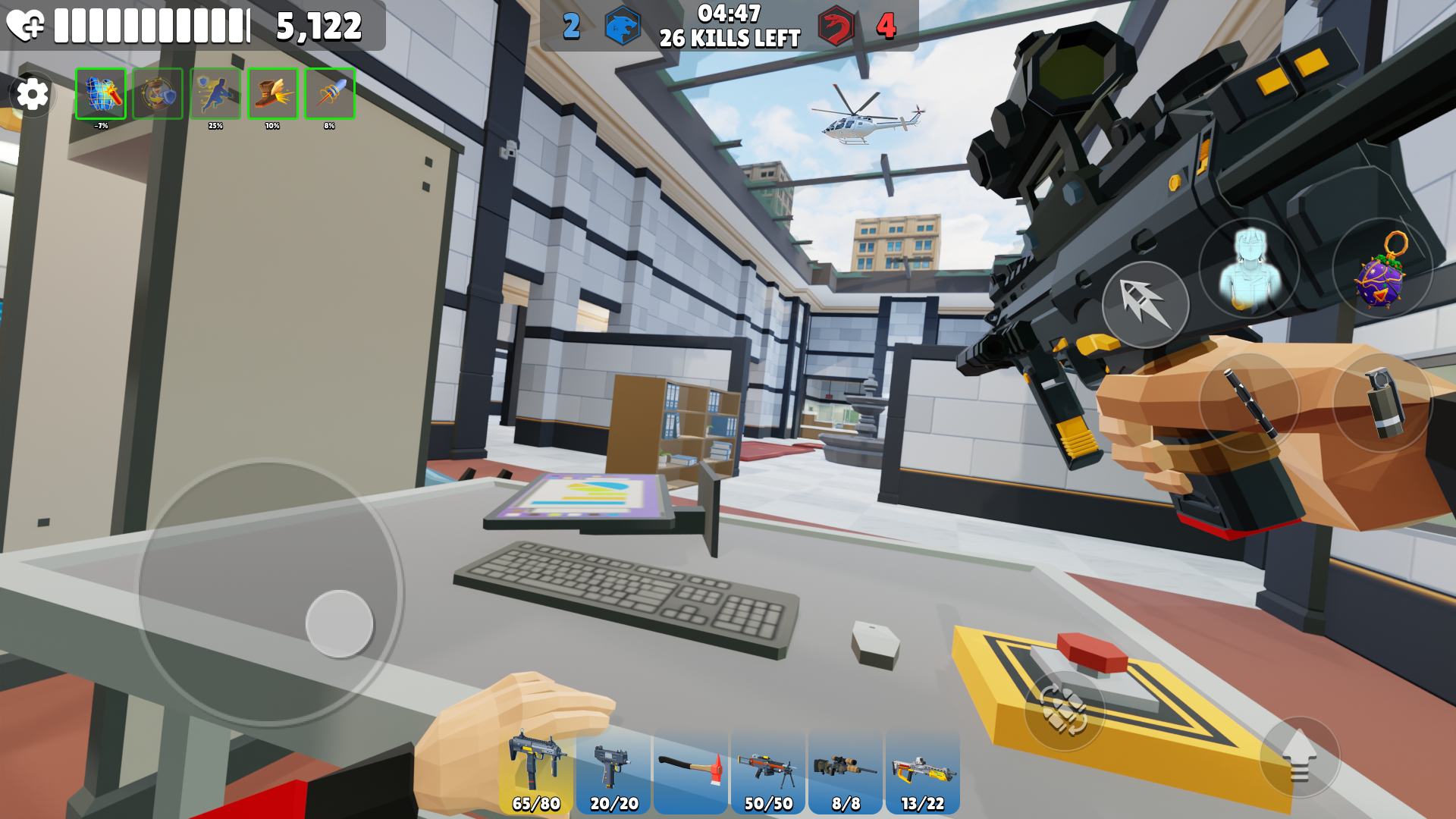Open the settings gear menu
Image resolution: width=1456 pixels, height=819 pixels.
pos(32,94)
